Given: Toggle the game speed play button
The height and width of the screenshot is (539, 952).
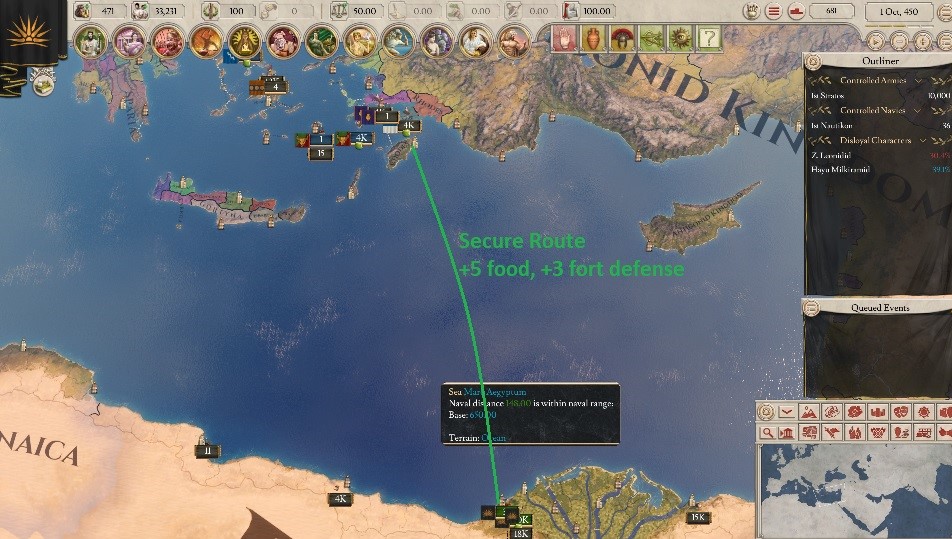Looking at the screenshot, I should click(x=876, y=42).
